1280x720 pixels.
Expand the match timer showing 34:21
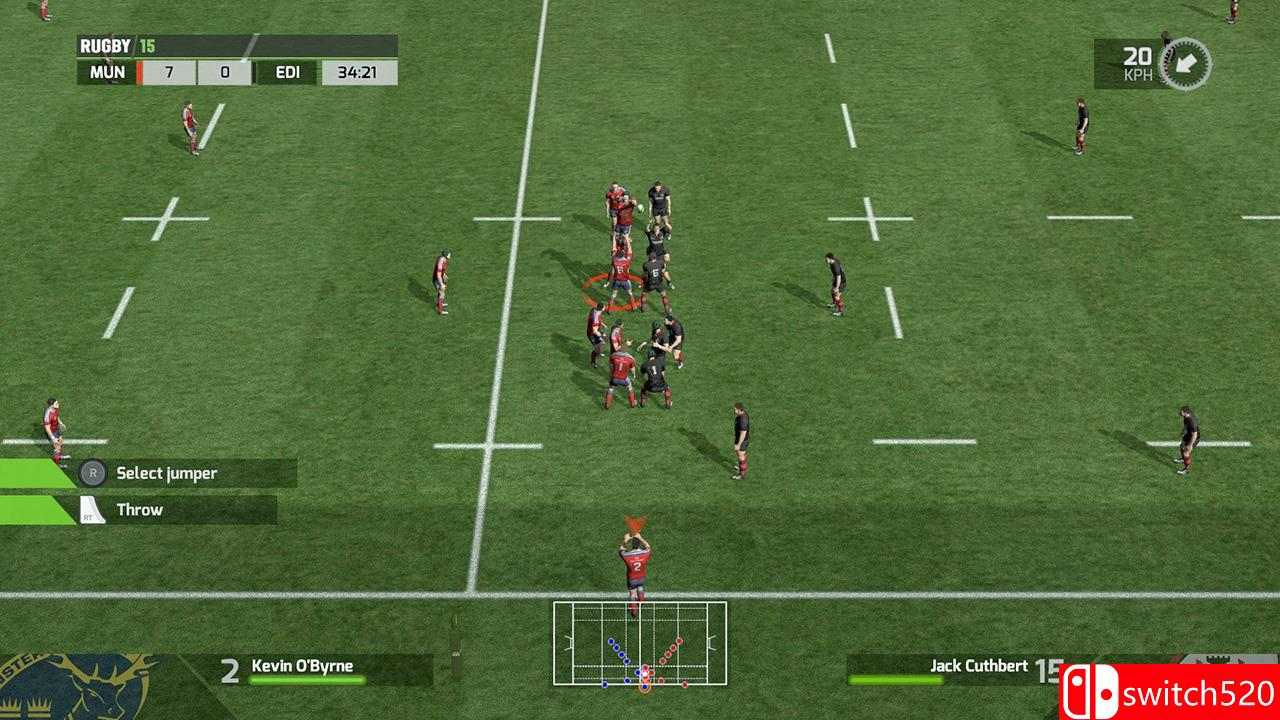click(355, 71)
